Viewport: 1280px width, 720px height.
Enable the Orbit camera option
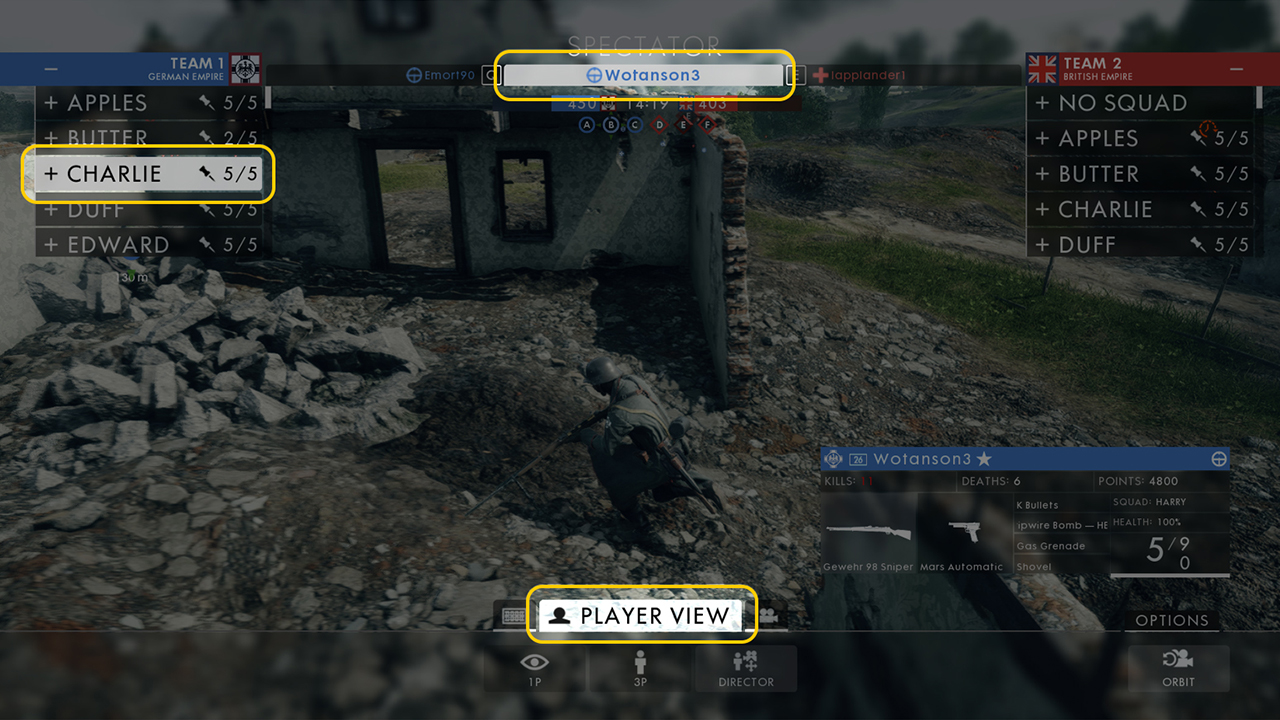1178,669
